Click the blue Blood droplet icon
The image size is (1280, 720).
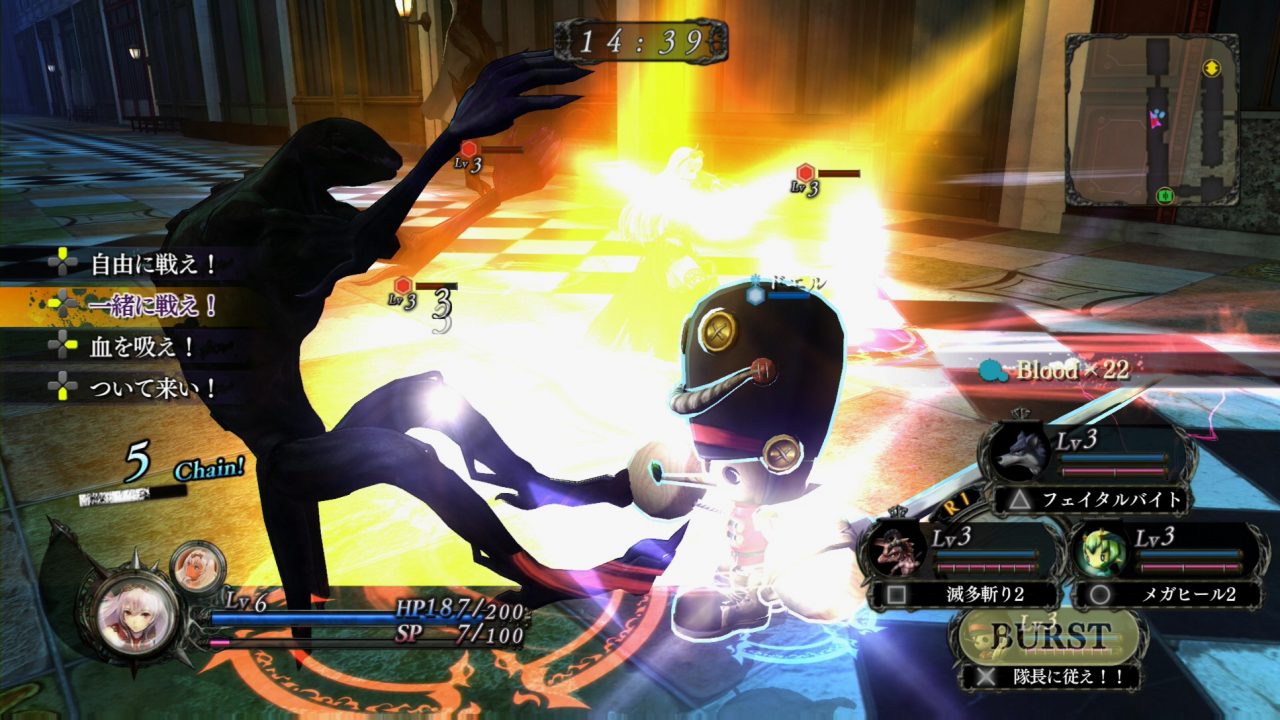pyautogui.click(x=988, y=371)
